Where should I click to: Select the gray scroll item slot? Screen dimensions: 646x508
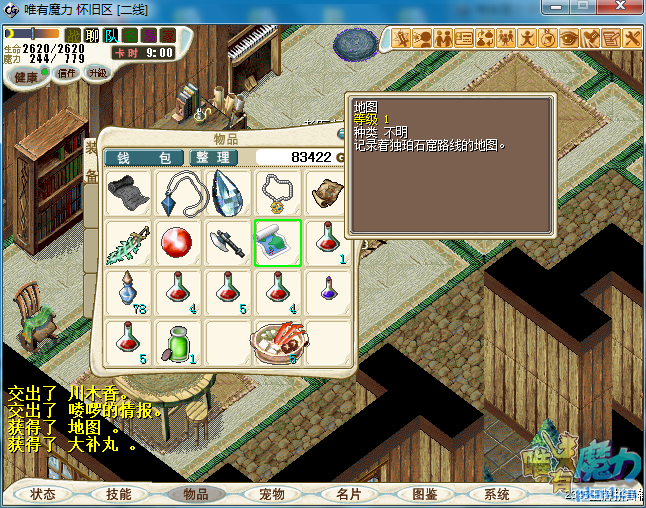[128, 193]
